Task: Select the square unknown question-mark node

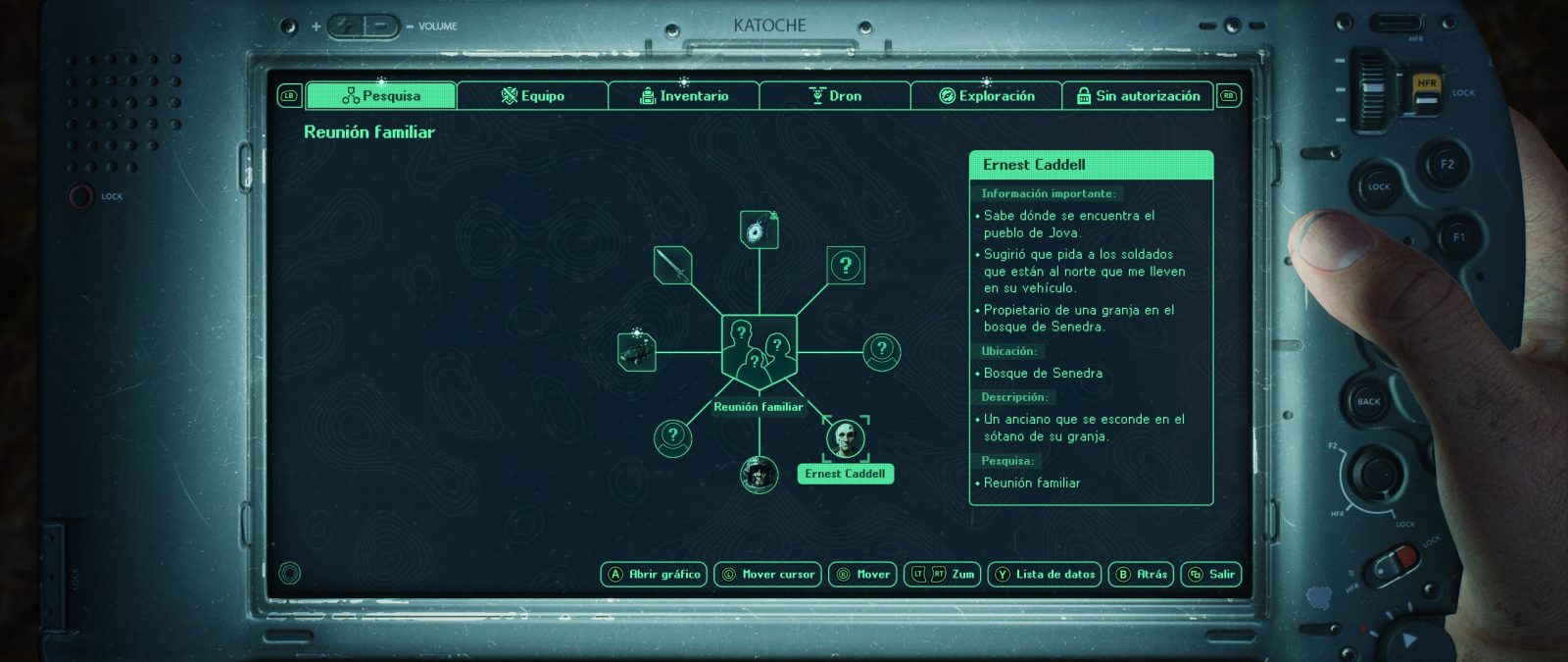Action: [x=846, y=265]
